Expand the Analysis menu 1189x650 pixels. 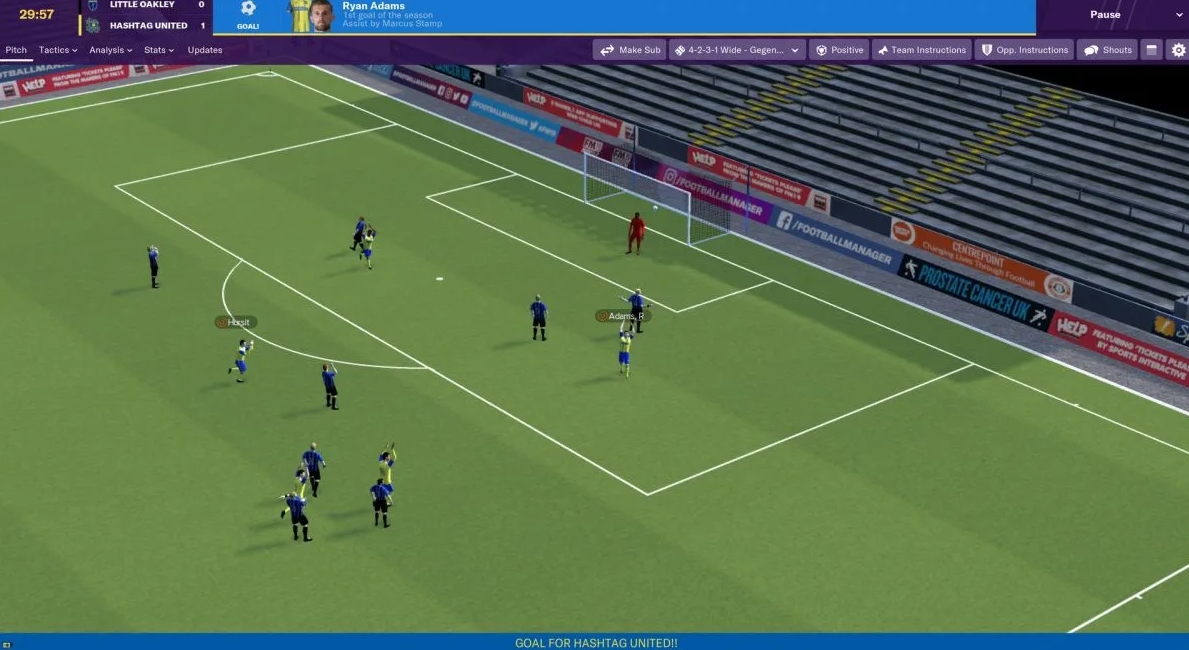pyautogui.click(x=110, y=50)
